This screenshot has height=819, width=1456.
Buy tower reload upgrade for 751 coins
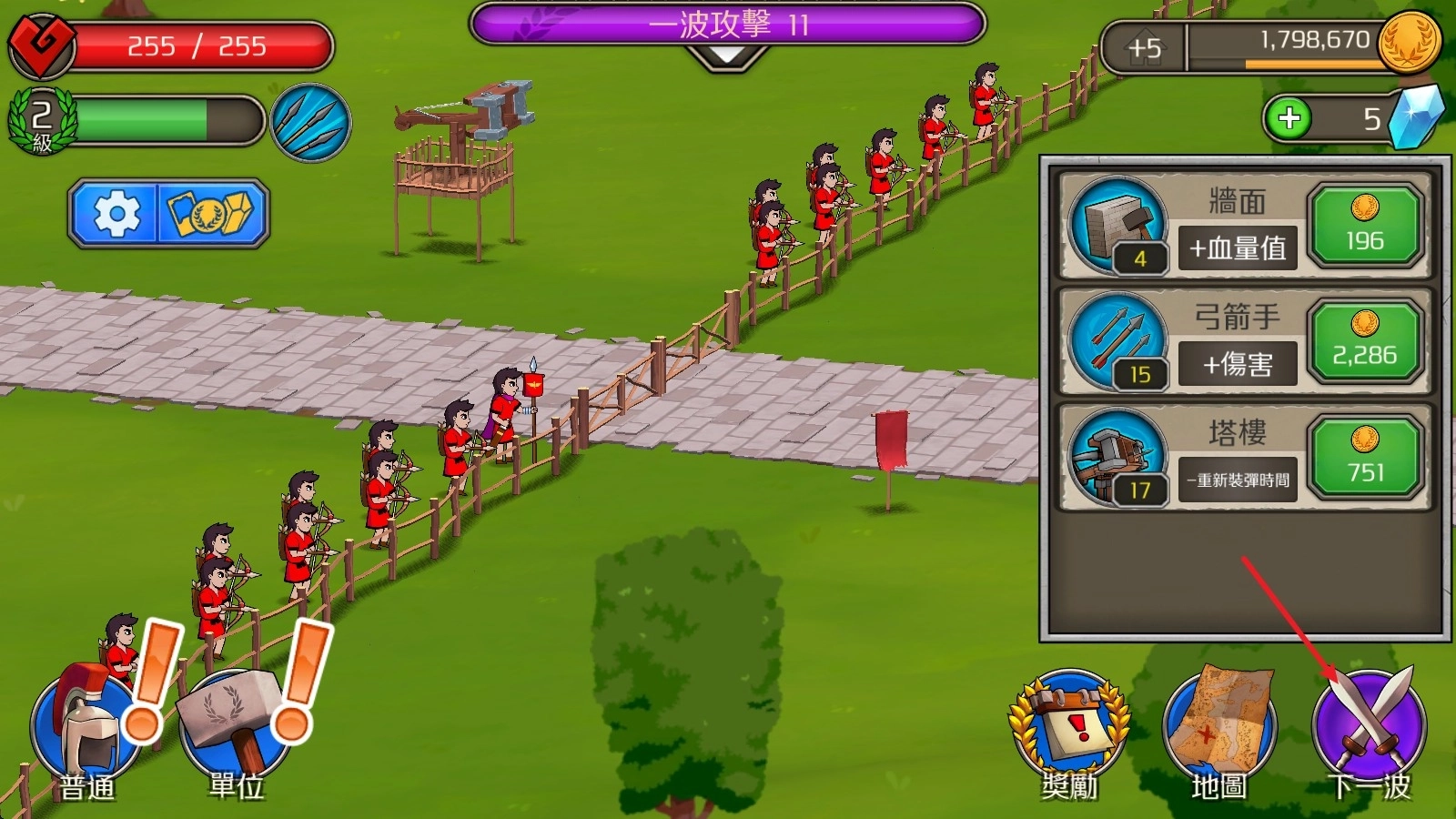tap(1364, 456)
